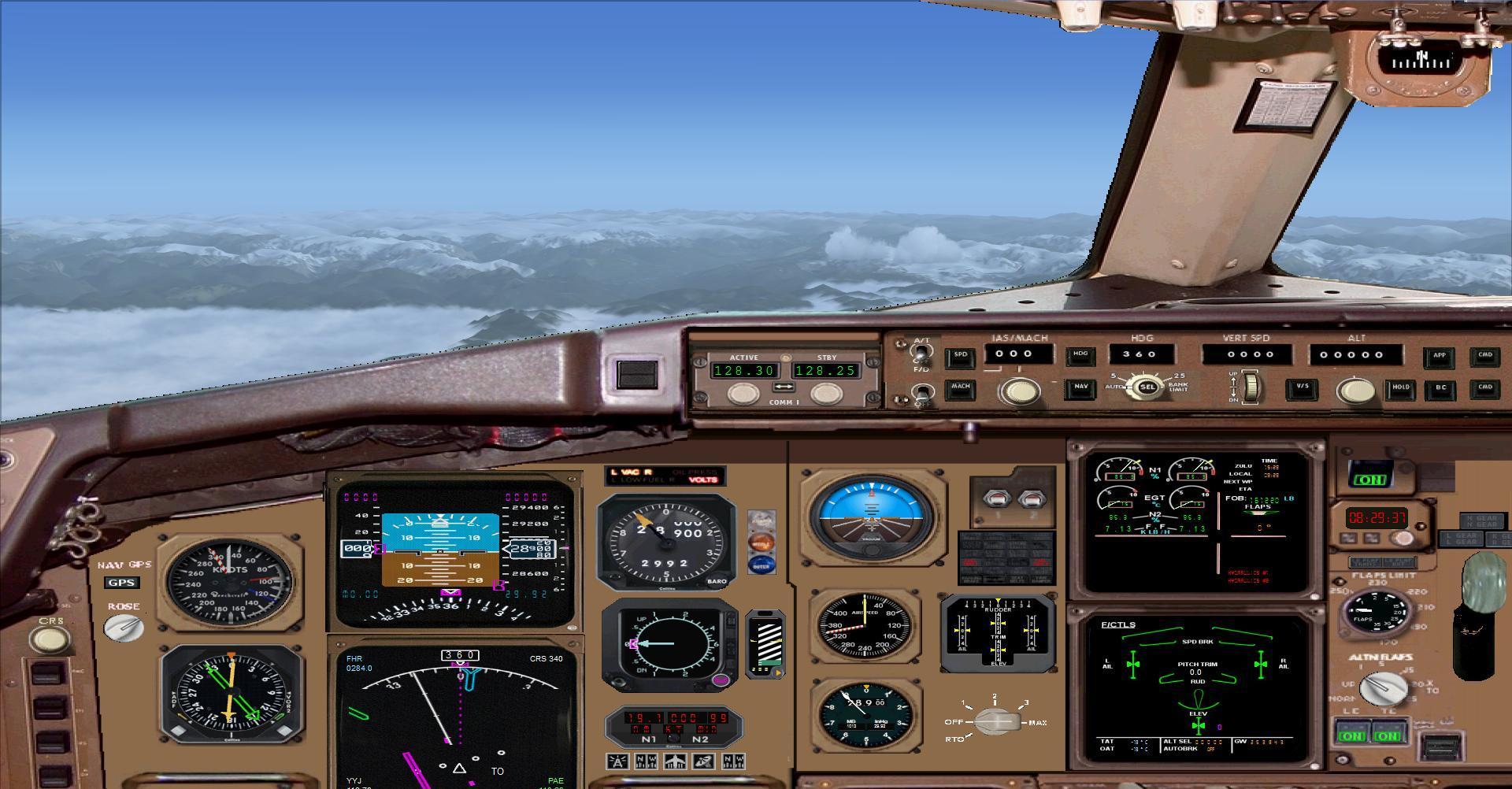1512x789 pixels.
Task: Toggle the NDB station display icon
Action: click(644, 761)
